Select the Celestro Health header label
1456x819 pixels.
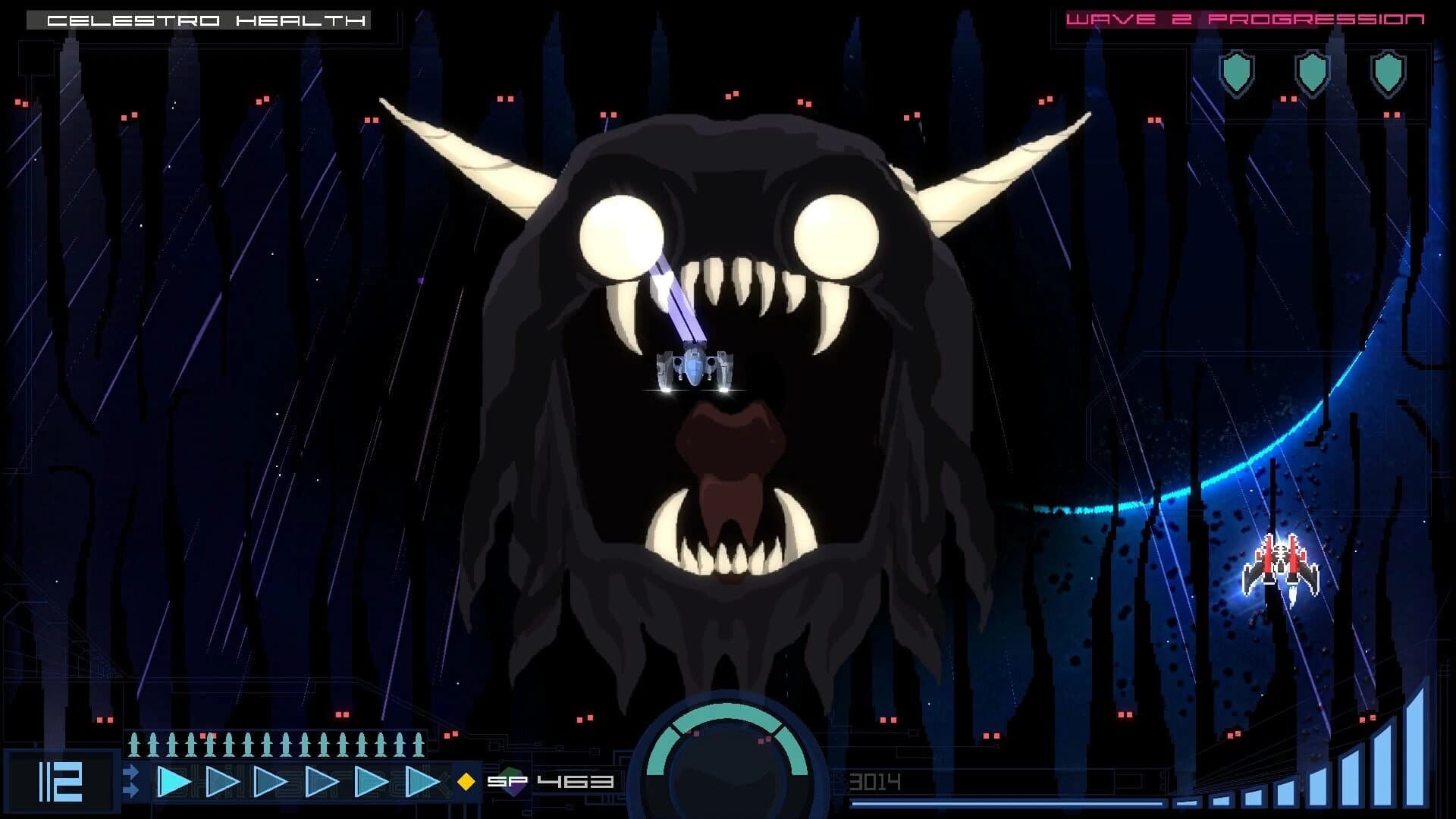click(206, 20)
